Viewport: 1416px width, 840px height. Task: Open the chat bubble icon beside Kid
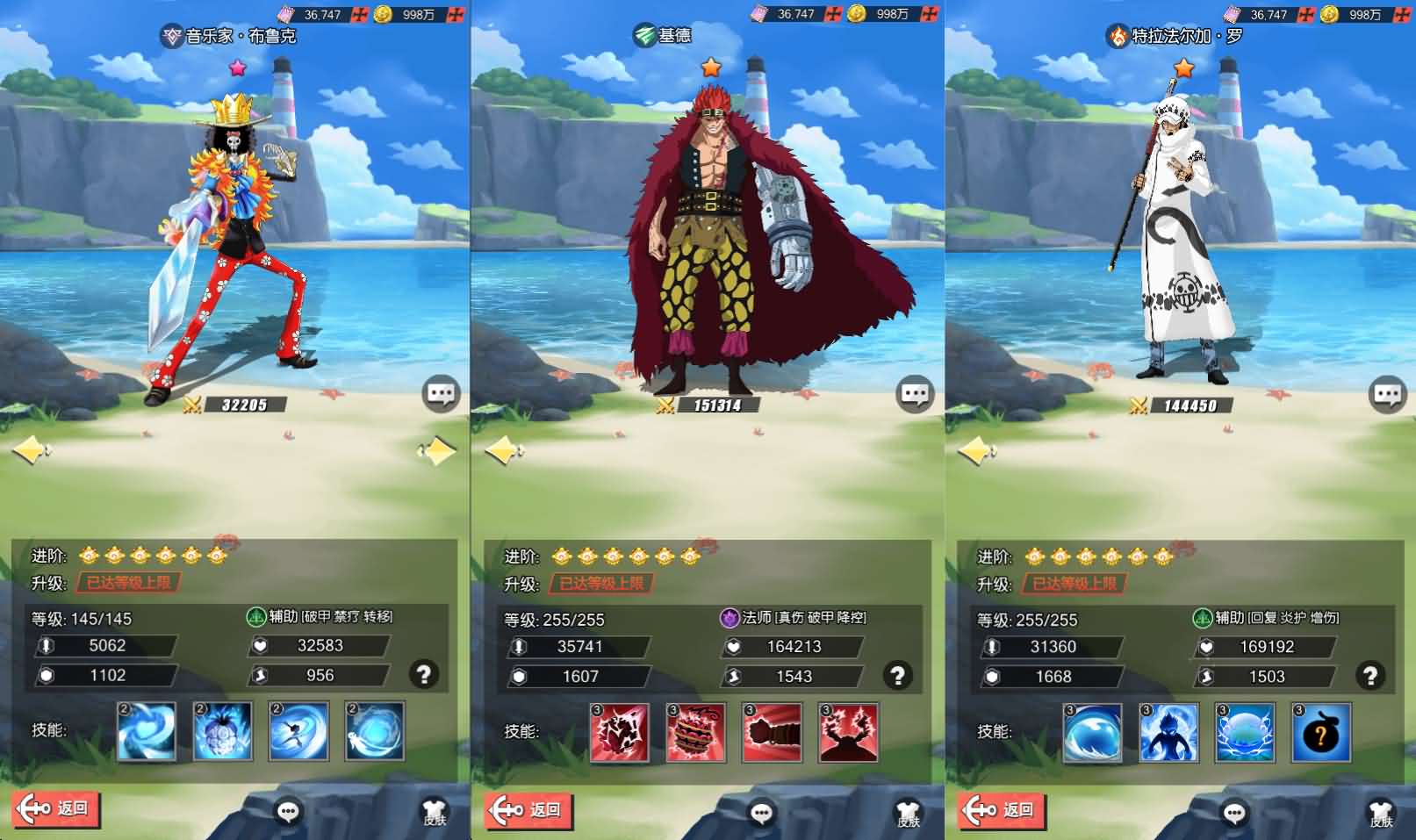pyautogui.click(x=915, y=393)
